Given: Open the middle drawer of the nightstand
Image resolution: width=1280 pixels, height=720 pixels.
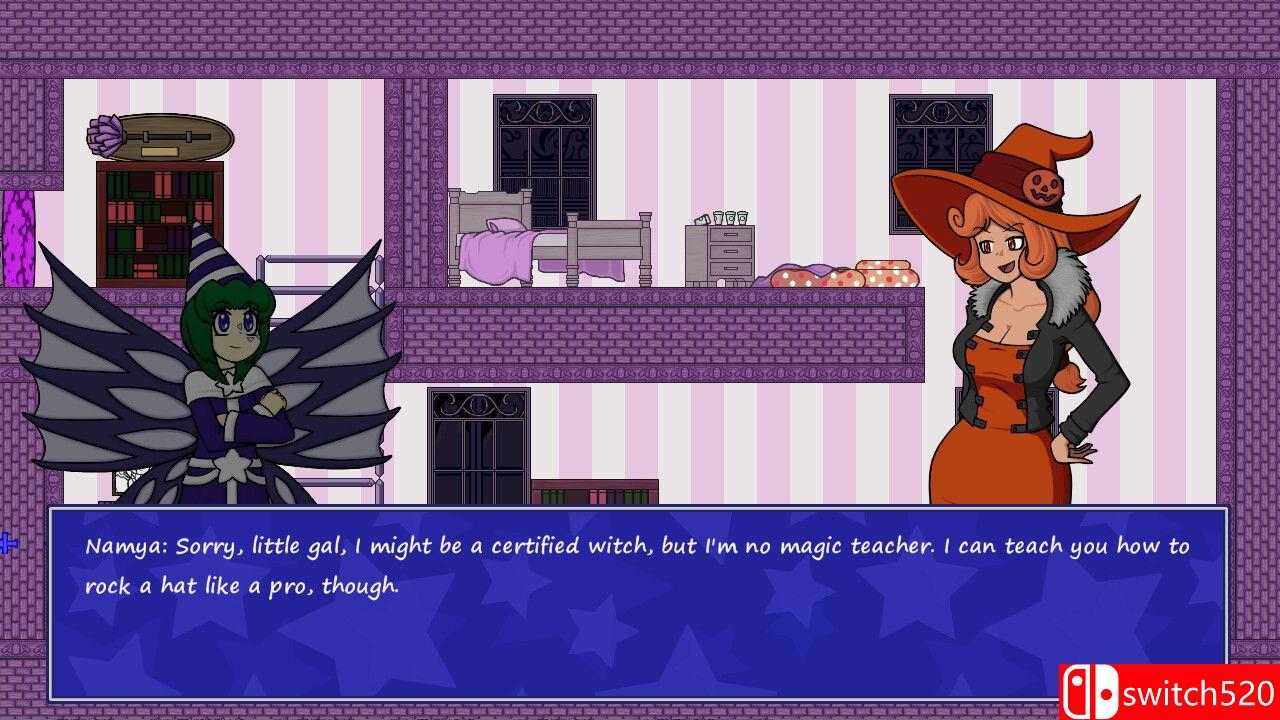Looking at the screenshot, I should [729, 251].
